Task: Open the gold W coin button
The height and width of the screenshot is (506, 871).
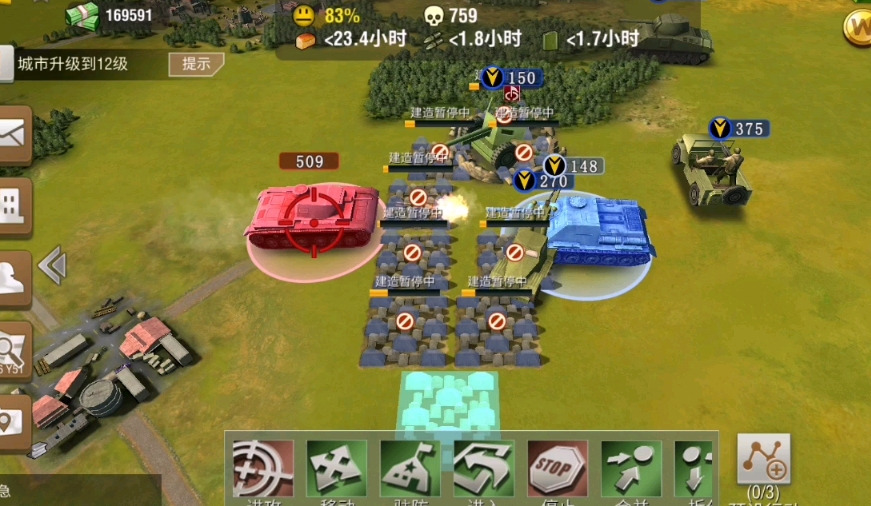Action: 859,27
